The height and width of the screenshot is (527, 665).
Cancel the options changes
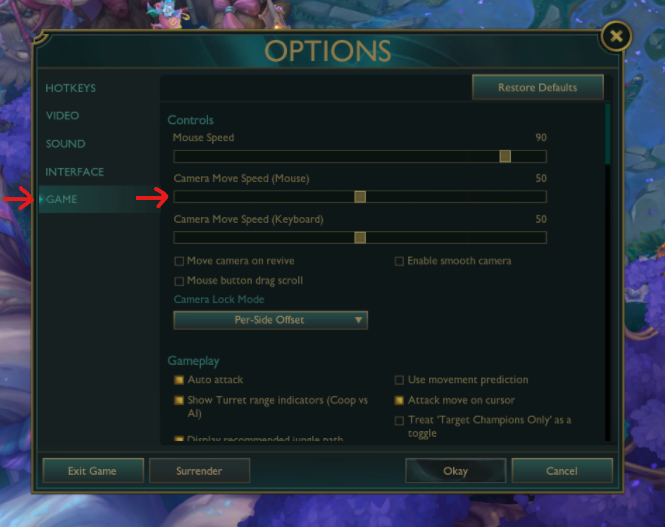(562, 471)
